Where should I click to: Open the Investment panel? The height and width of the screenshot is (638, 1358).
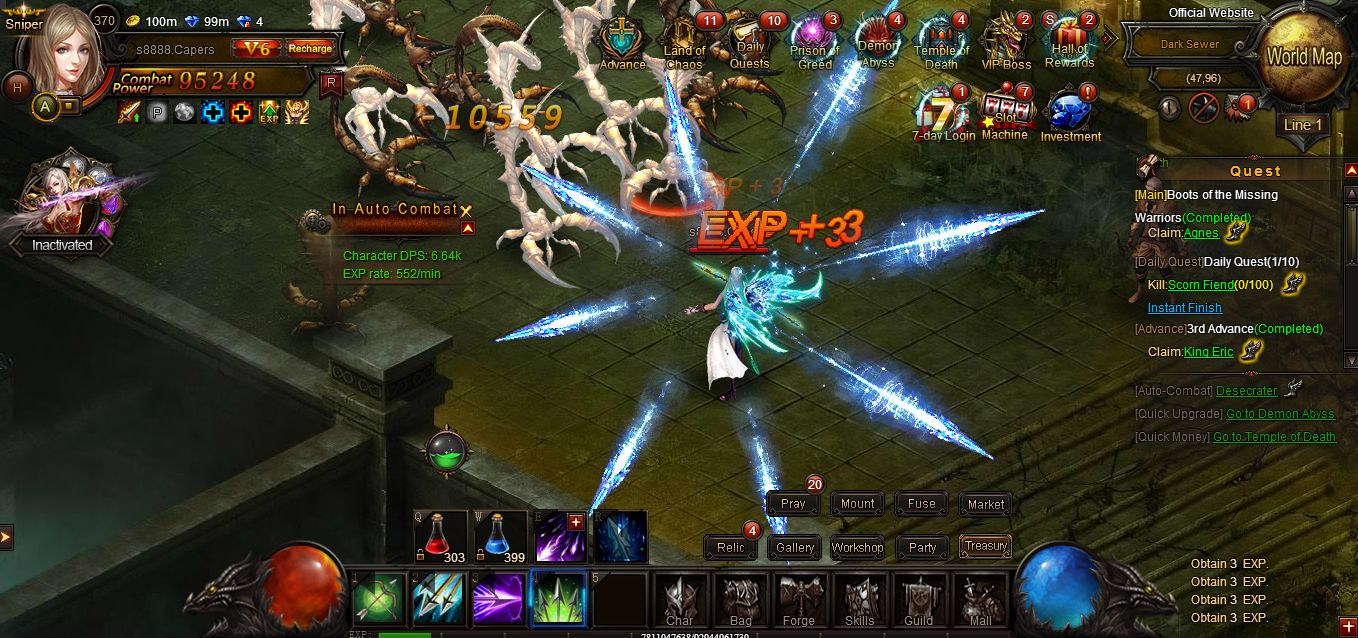1070,116
